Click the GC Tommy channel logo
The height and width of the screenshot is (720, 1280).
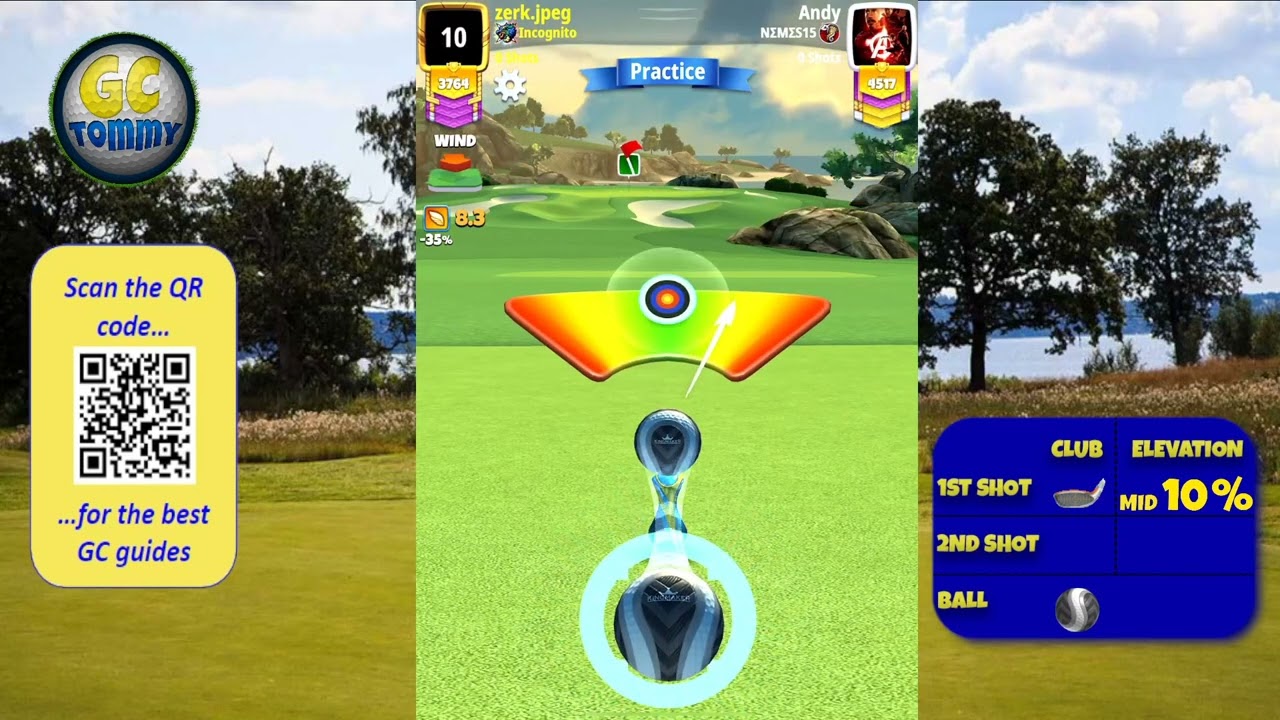tap(124, 109)
